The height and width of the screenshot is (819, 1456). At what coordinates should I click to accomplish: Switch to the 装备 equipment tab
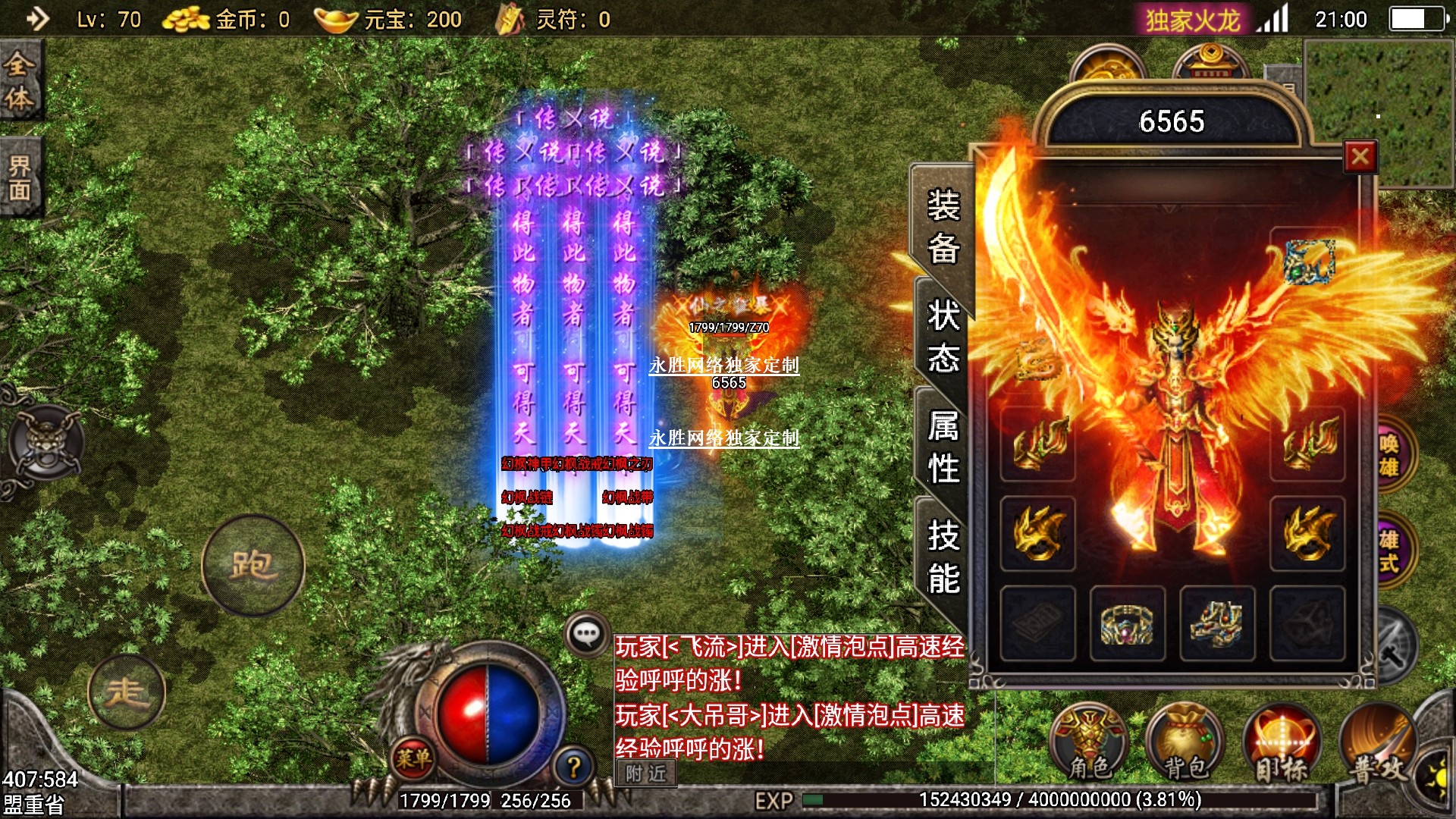point(943,226)
